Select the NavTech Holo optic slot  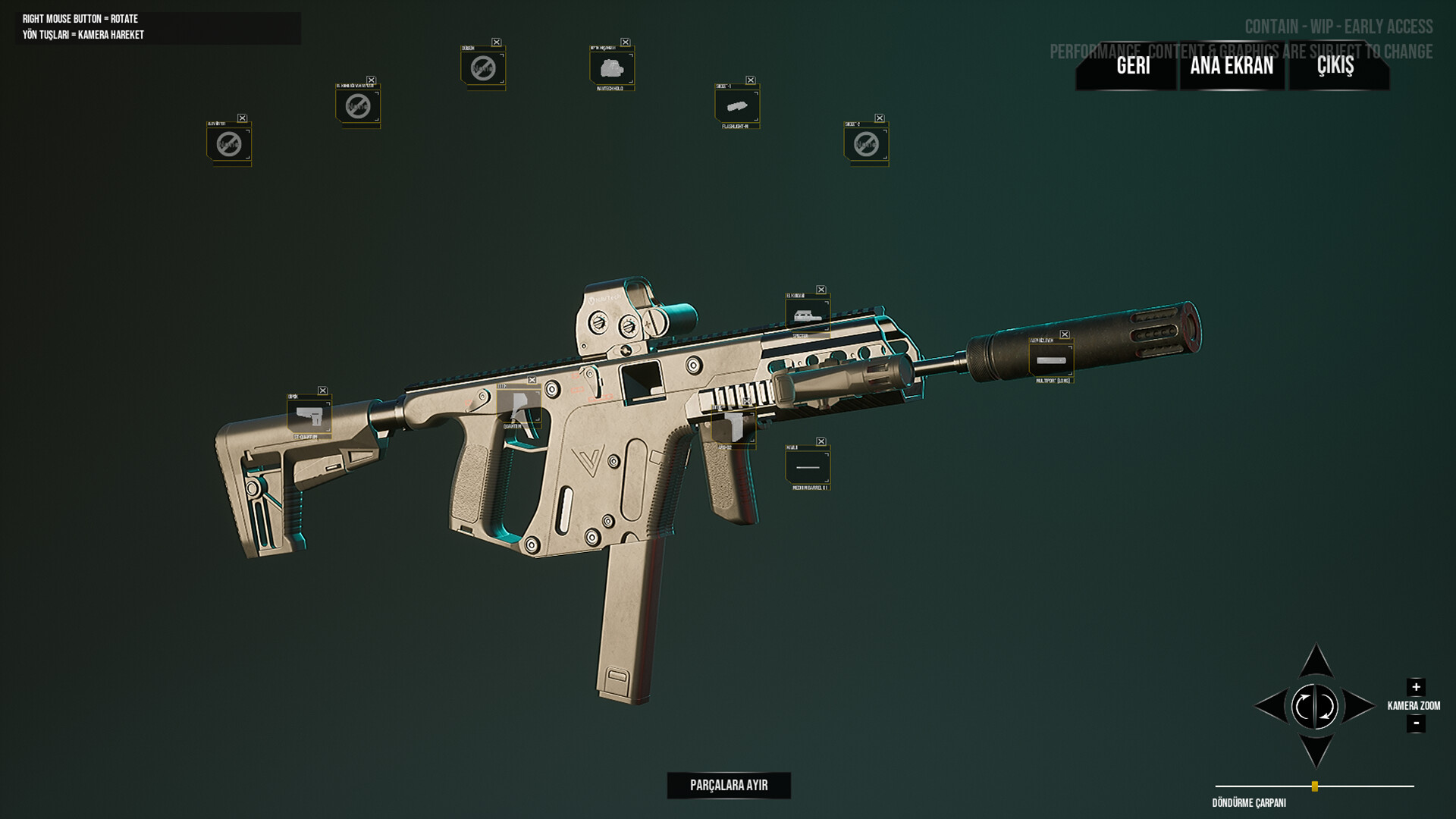[x=611, y=68]
